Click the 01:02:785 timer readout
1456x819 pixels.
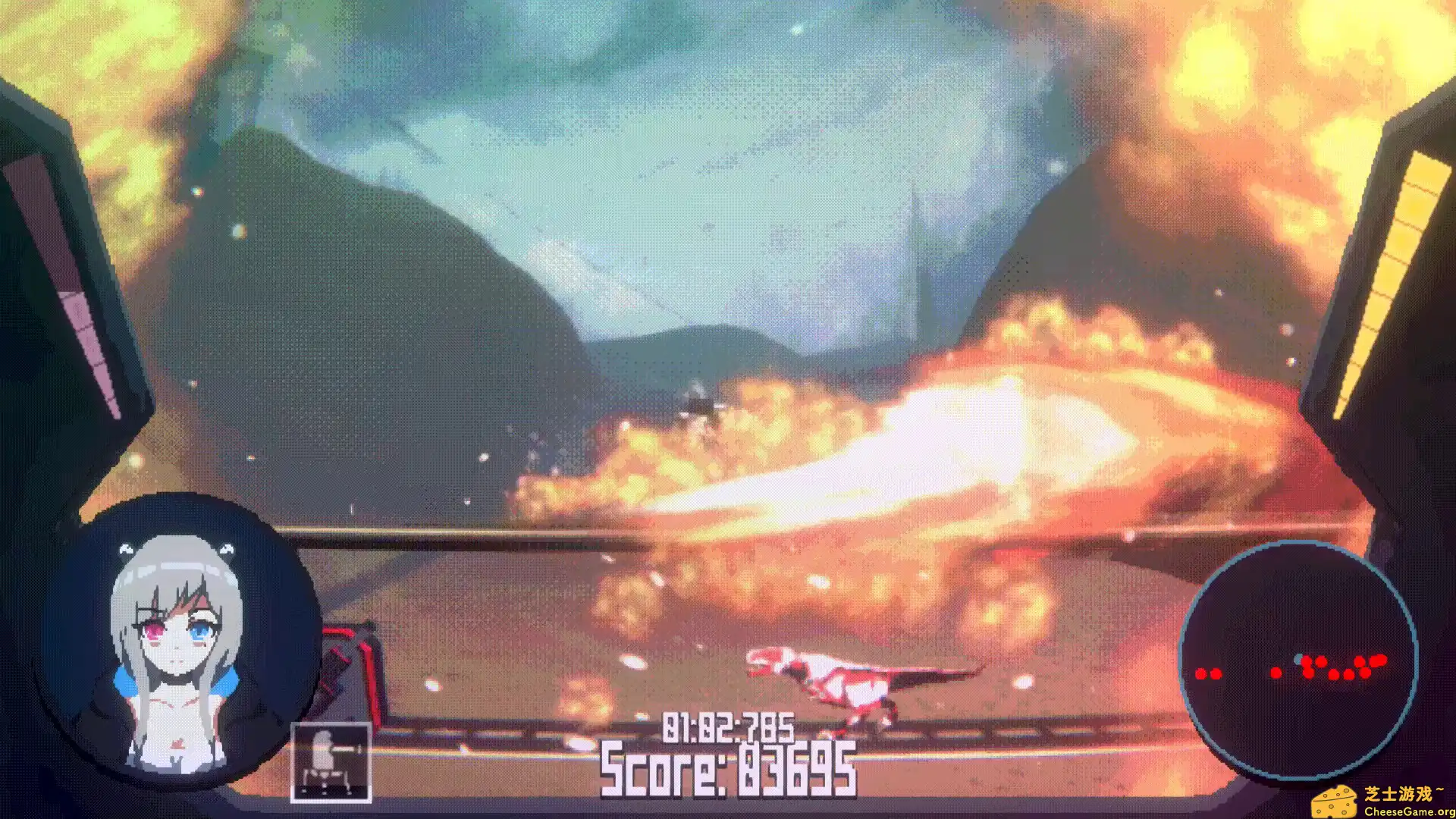(x=726, y=728)
